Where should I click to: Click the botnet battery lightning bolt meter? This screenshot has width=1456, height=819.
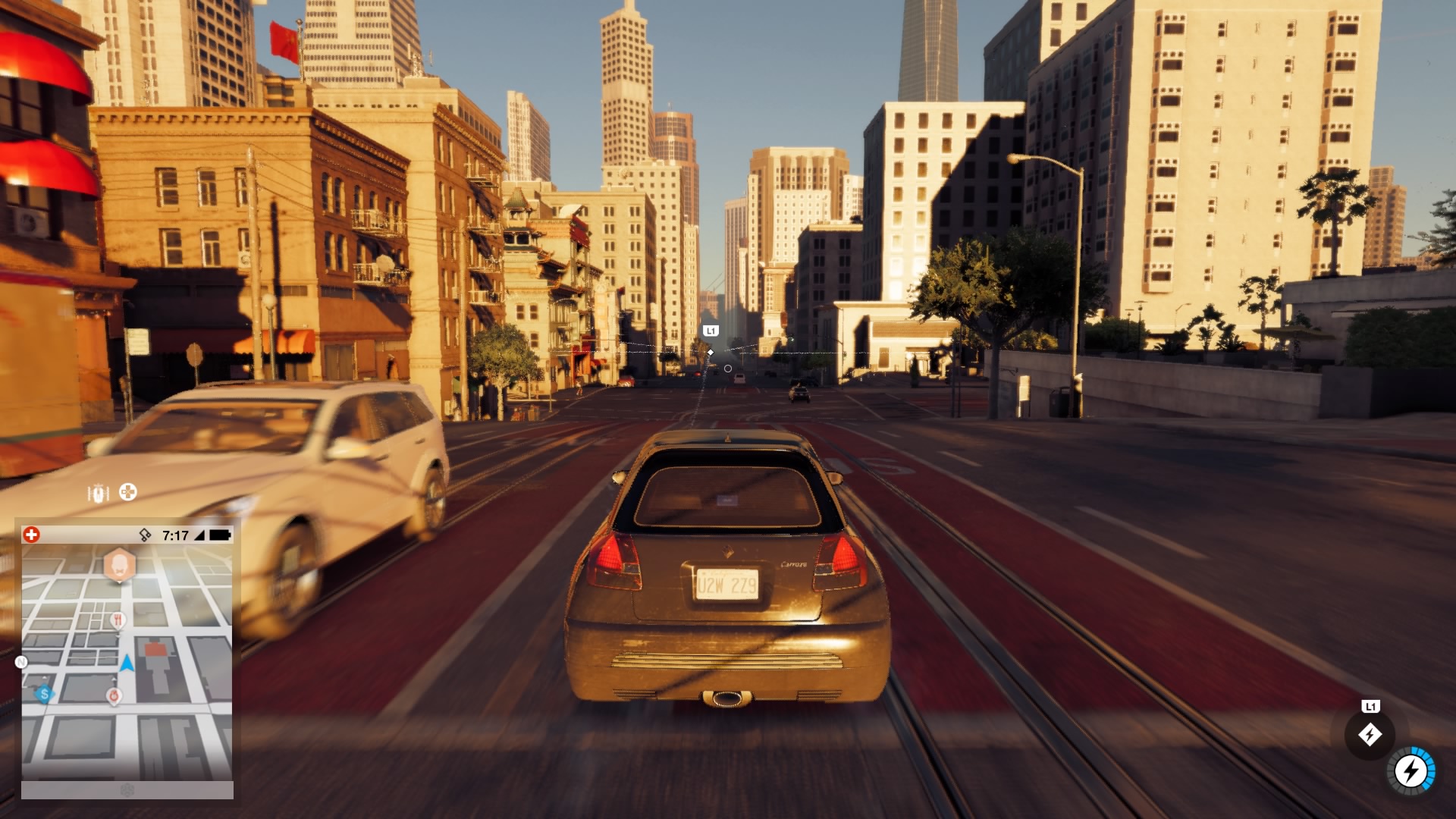1411,772
